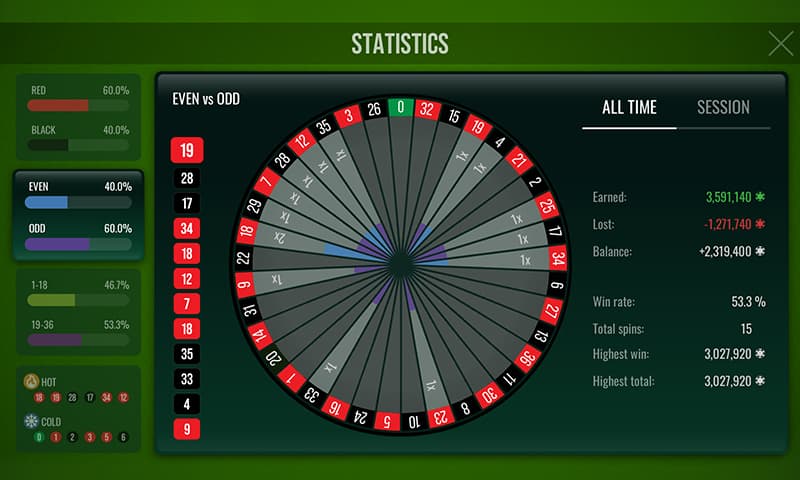This screenshot has width=800, height=480.
Task: Select the All Time tab
Action: [x=629, y=108]
